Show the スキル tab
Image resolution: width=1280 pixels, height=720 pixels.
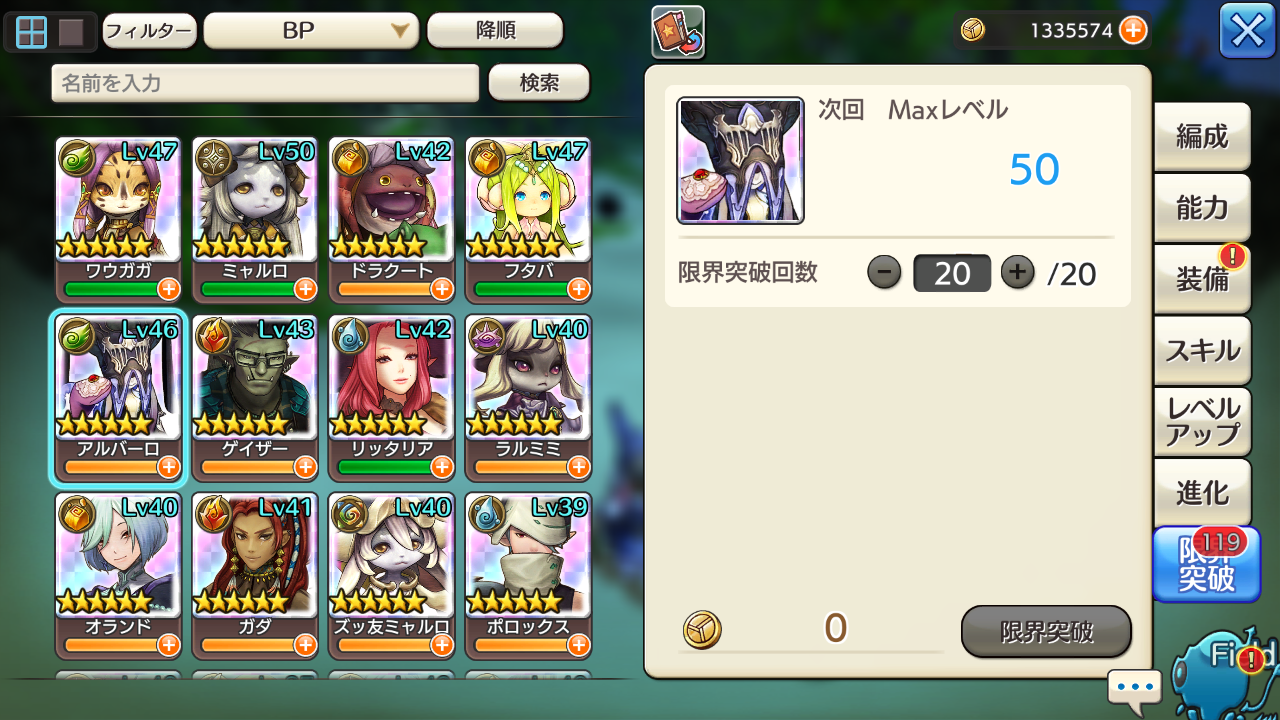pos(1202,350)
